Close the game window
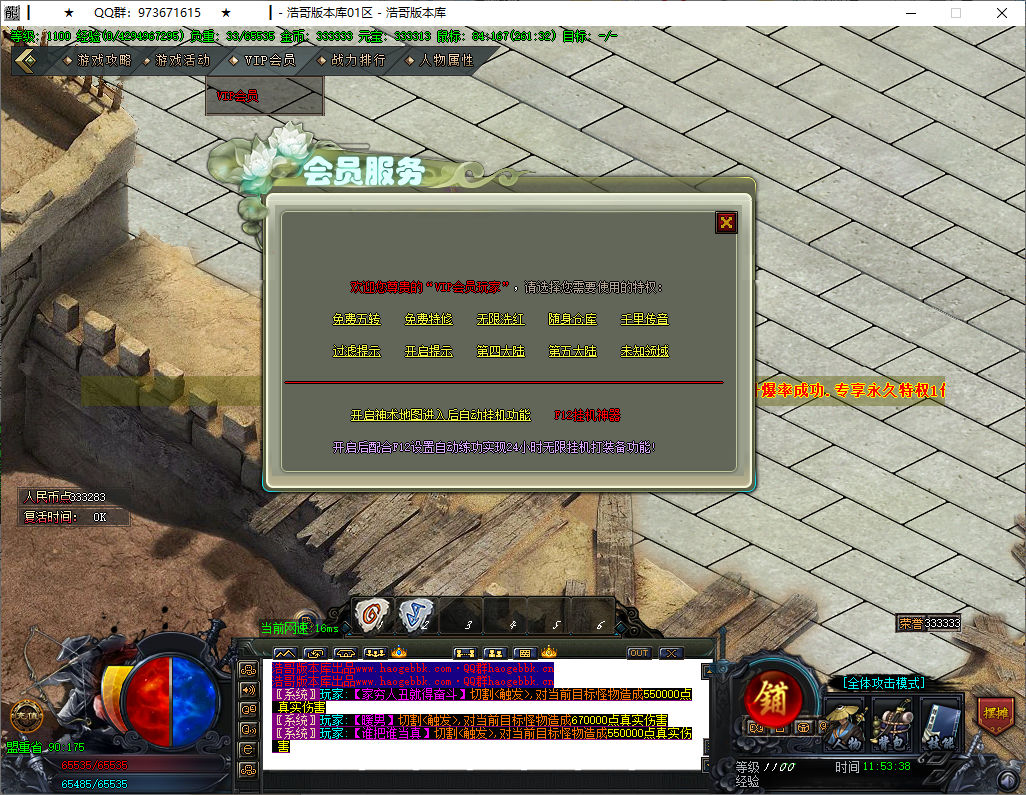 [x=1002, y=13]
